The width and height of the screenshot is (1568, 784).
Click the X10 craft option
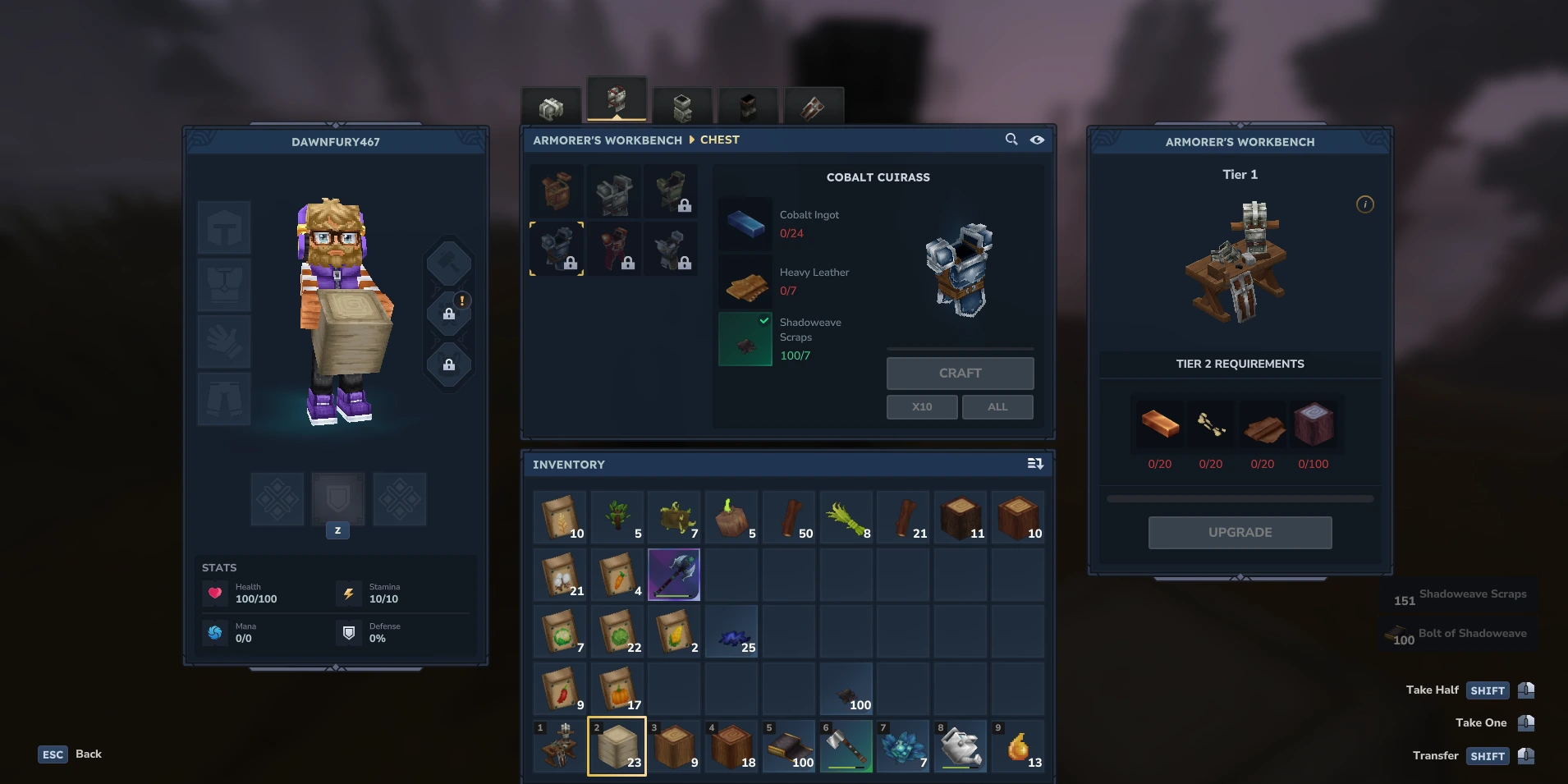point(921,406)
